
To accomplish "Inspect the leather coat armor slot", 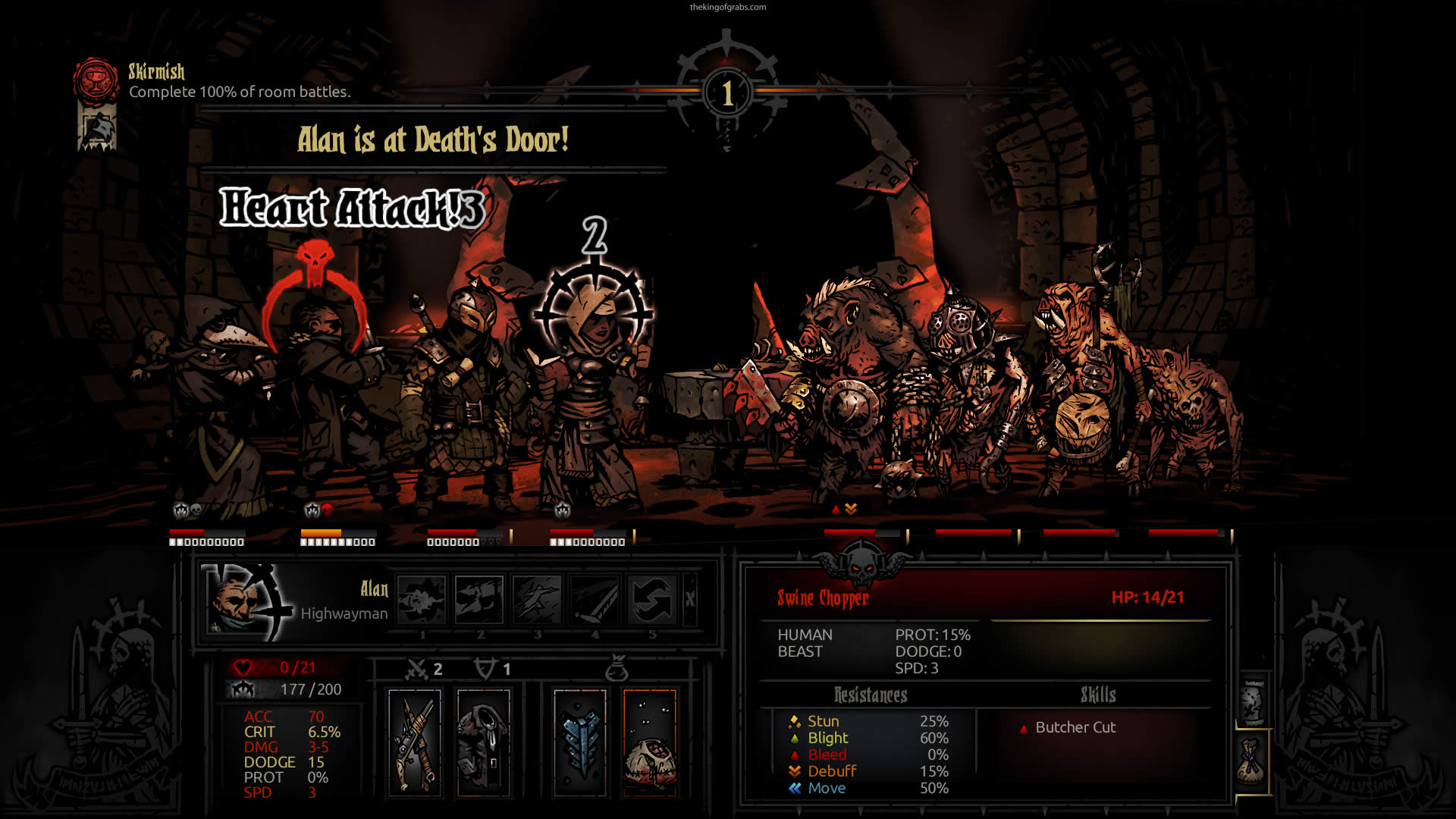I will point(484,743).
